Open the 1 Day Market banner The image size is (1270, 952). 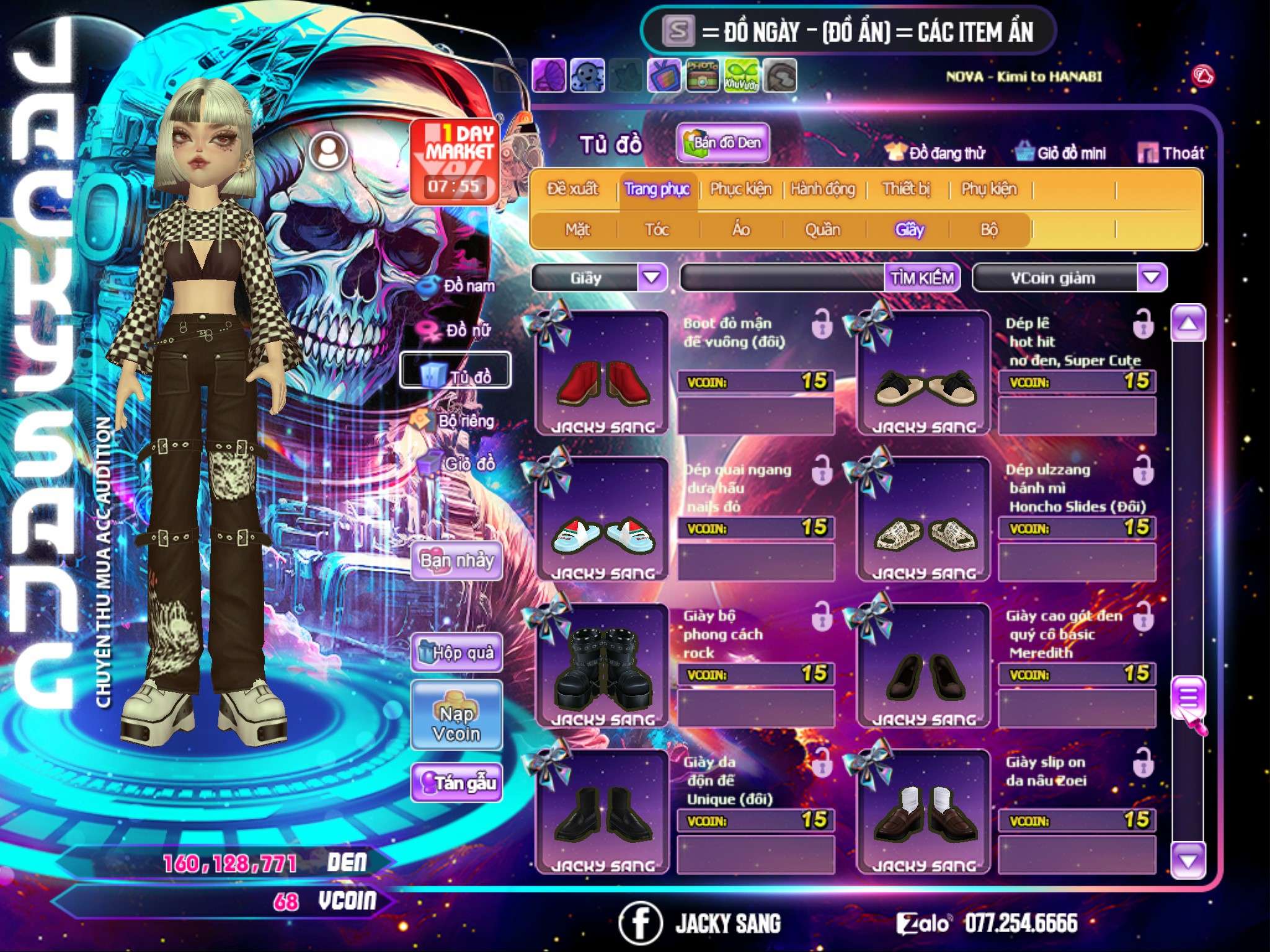(455, 161)
